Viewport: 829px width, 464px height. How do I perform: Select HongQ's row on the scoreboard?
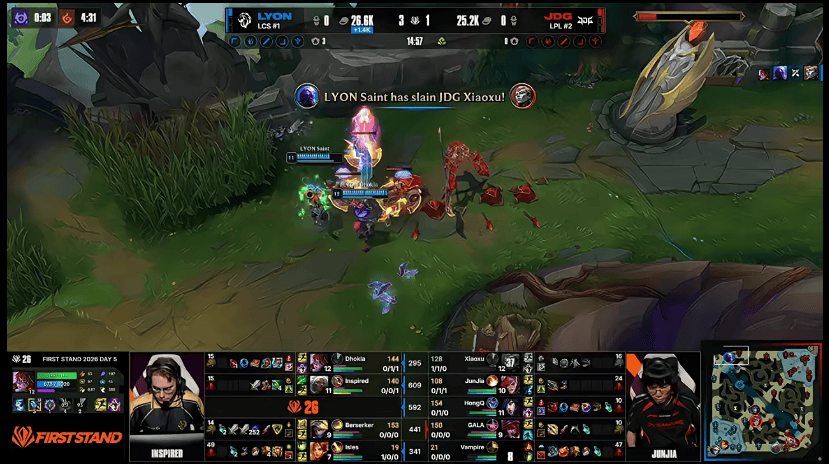pyautogui.click(x=478, y=406)
